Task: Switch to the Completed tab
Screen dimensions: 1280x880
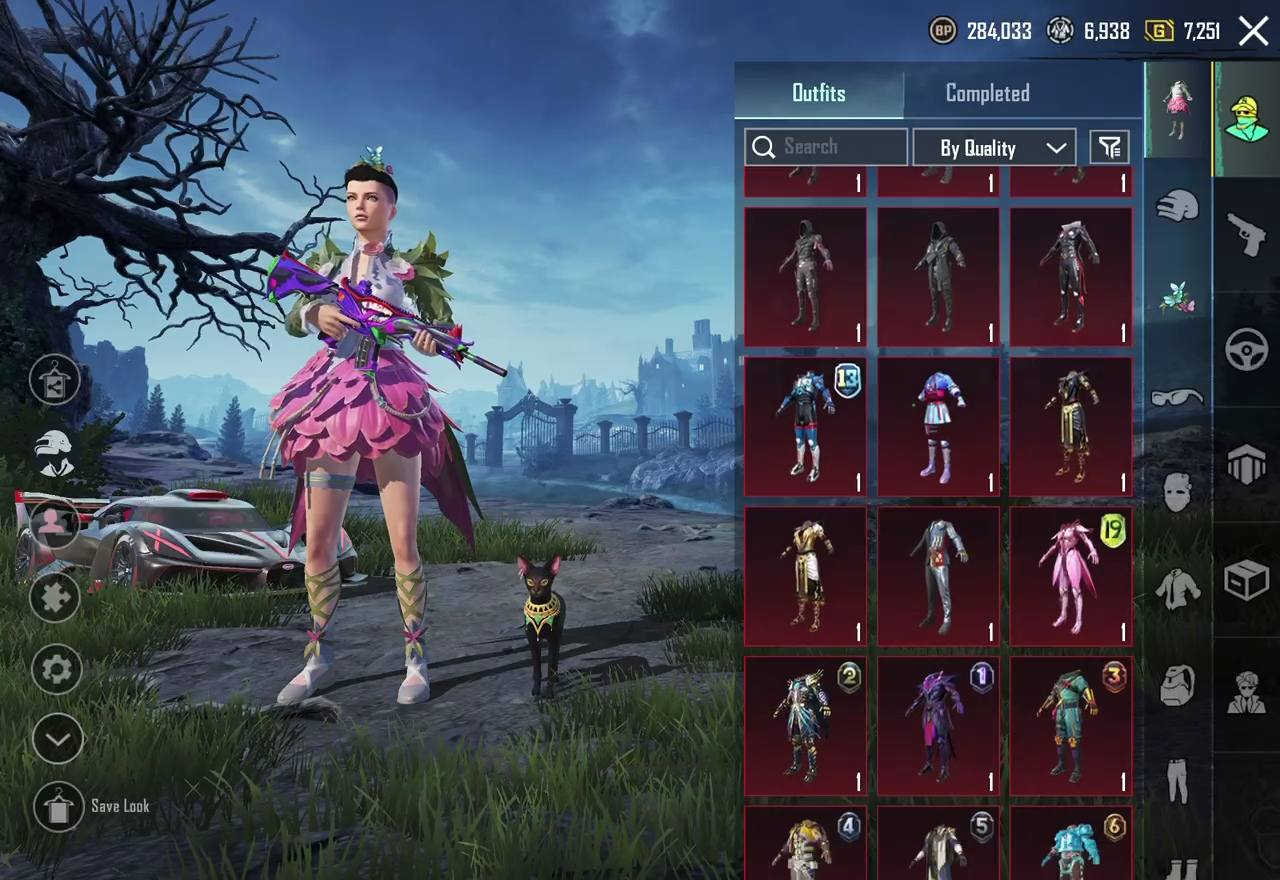Action: [x=987, y=93]
